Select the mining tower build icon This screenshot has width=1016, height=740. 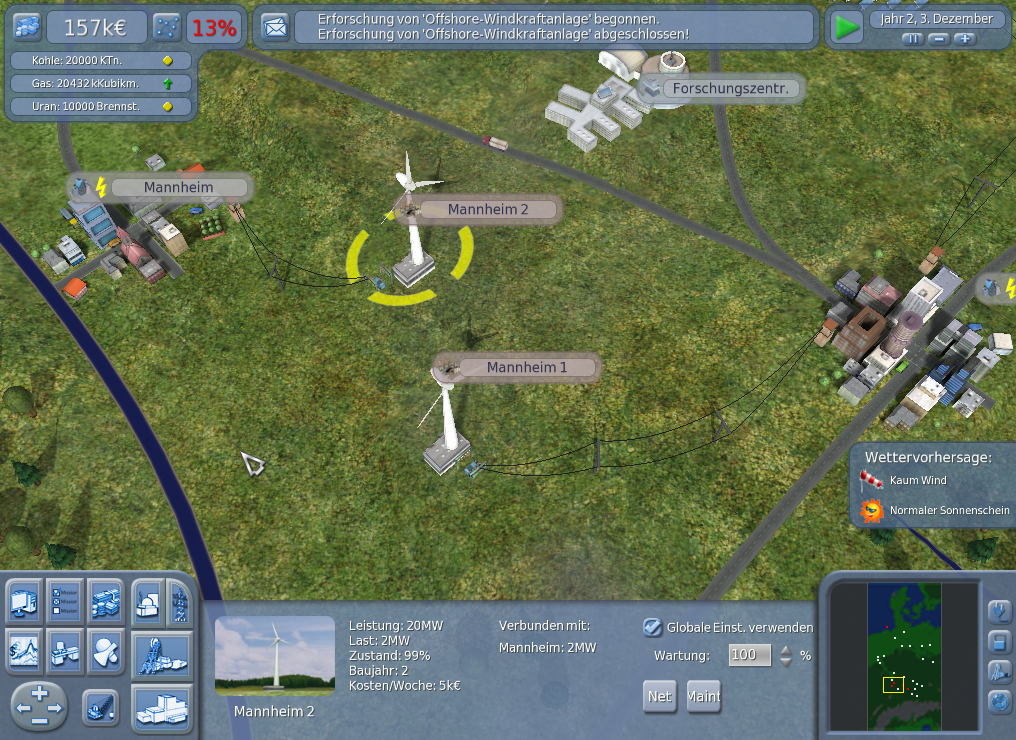pyautogui.click(x=162, y=653)
